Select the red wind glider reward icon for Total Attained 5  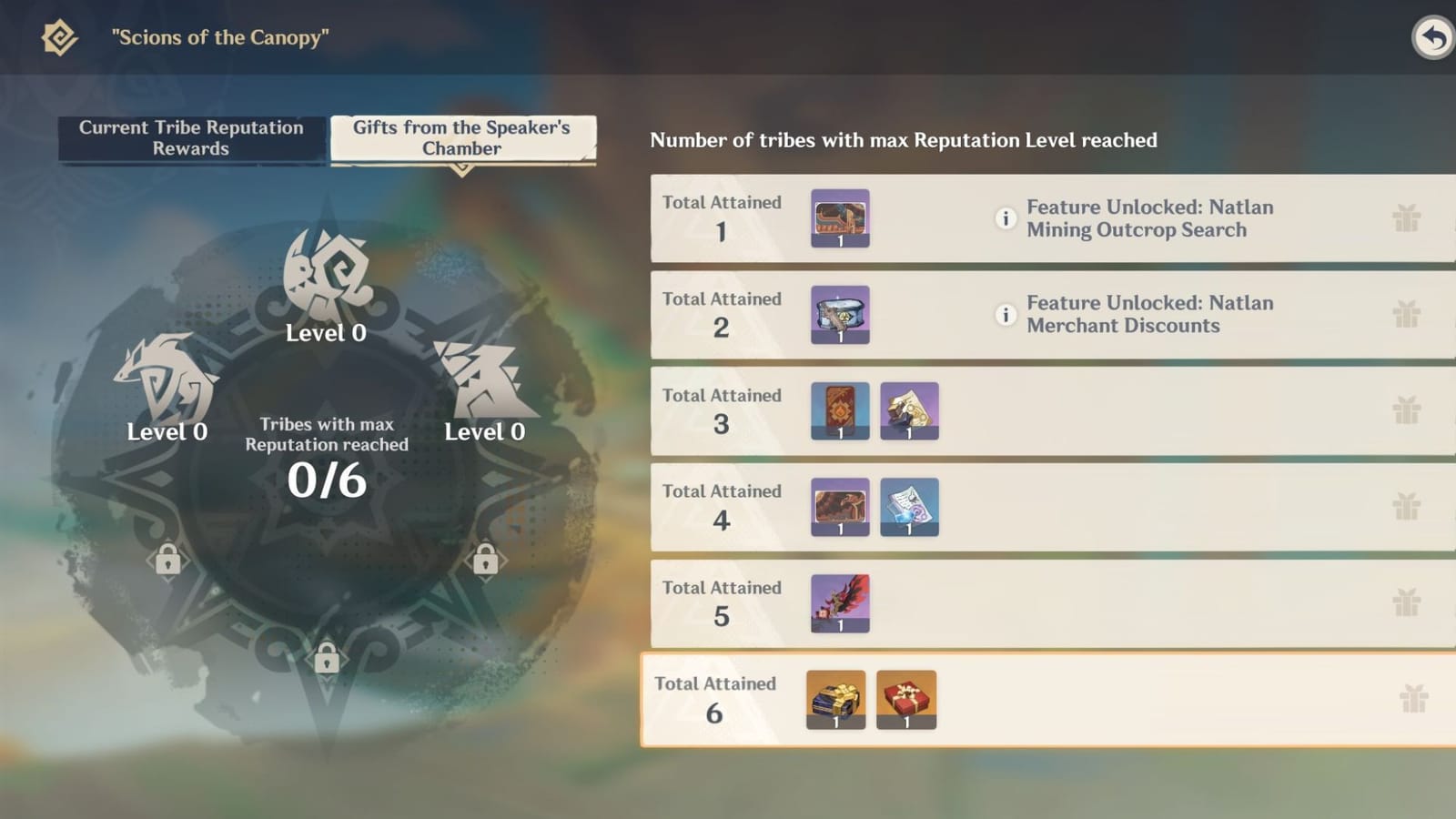(x=839, y=603)
